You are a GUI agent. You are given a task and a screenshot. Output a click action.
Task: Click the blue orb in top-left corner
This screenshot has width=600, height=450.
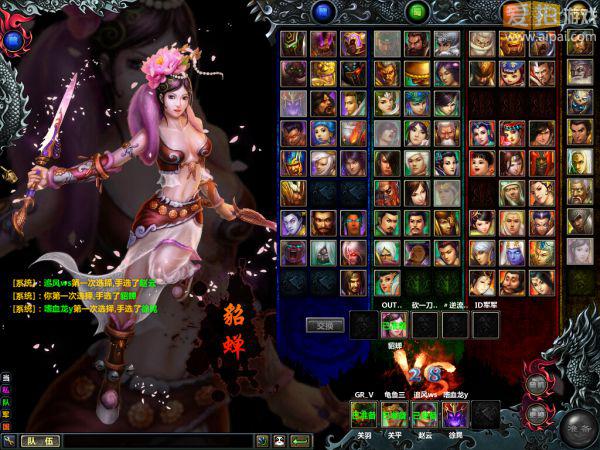coord(13,40)
